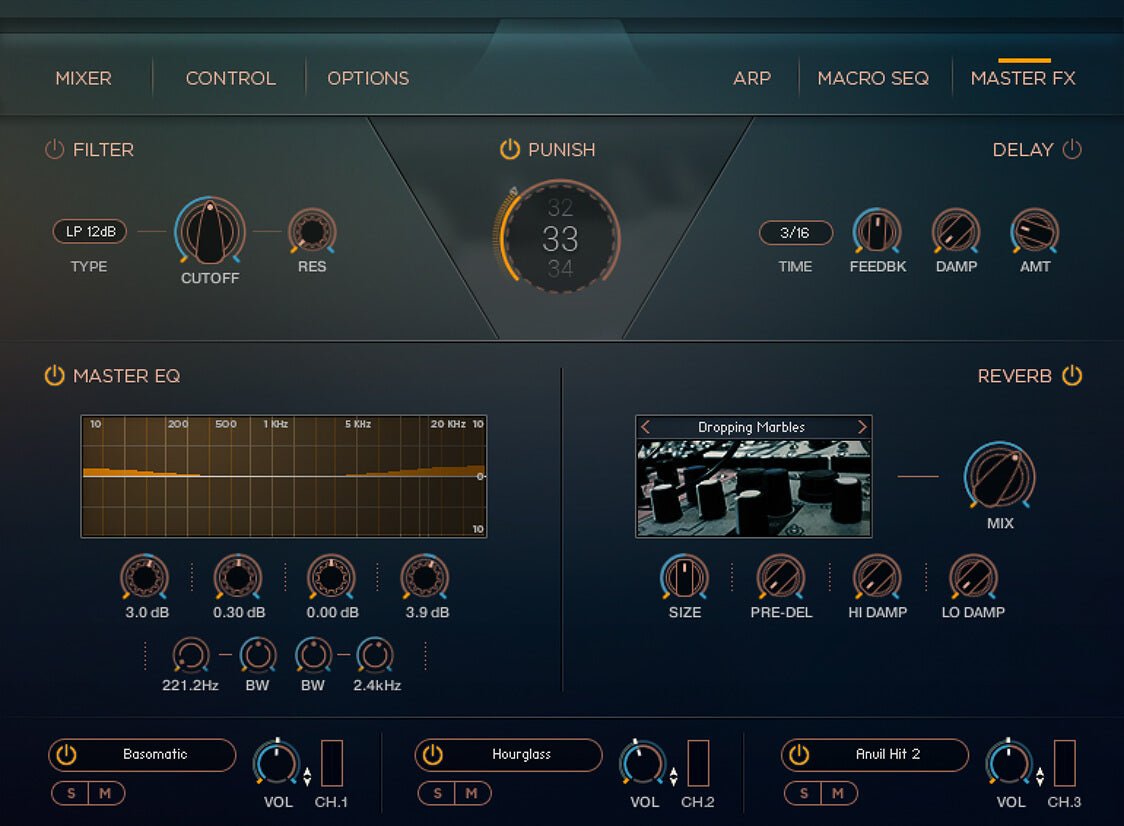This screenshot has height=826, width=1124.
Task: Toggle the Filter power button
Action: coord(54,150)
